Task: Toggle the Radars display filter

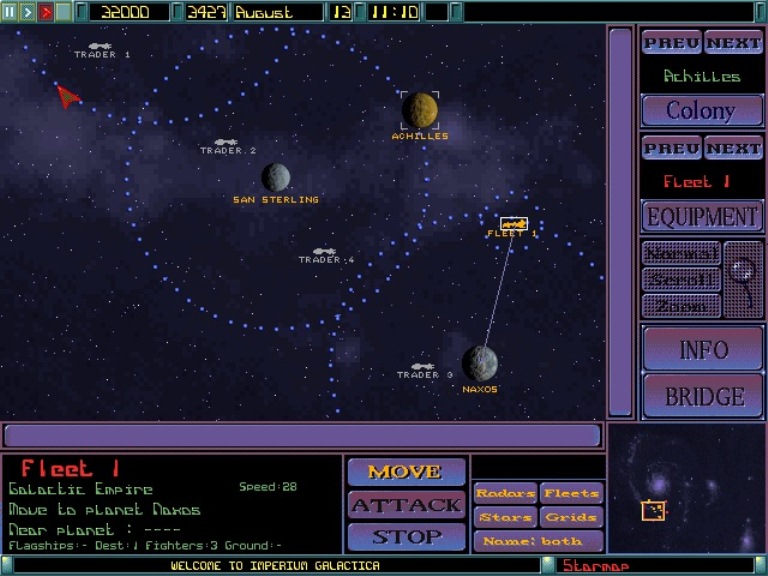Action: (505, 493)
